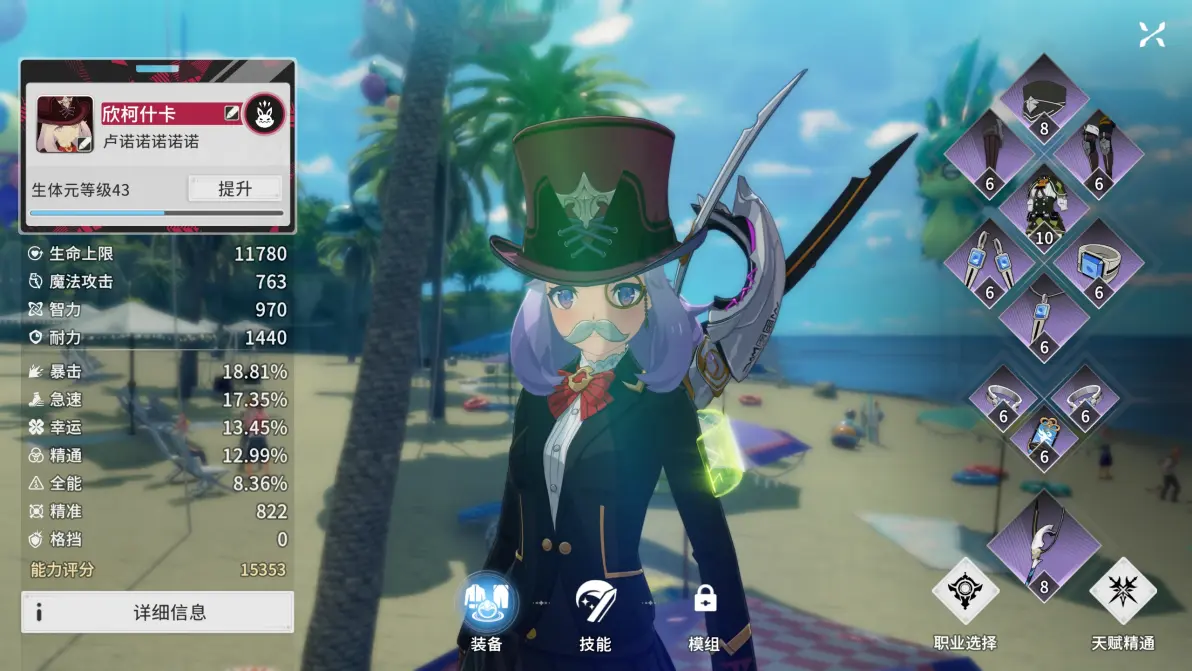Image resolution: width=1192 pixels, height=671 pixels.
Task: Click the rabbit emblem badge
Action: pyautogui.click(x=264, y=114)
